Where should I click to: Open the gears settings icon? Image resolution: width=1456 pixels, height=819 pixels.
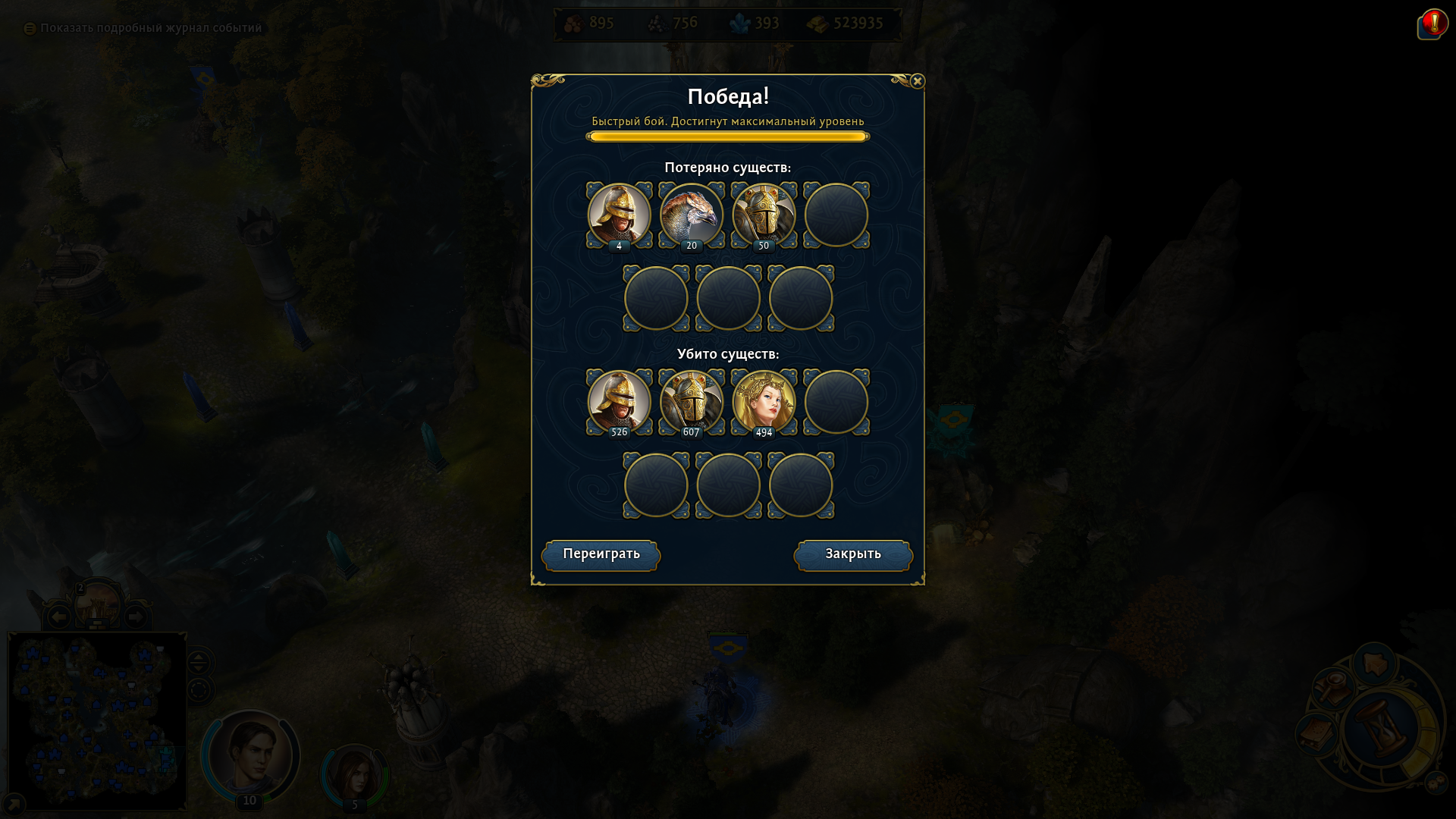1436,783
